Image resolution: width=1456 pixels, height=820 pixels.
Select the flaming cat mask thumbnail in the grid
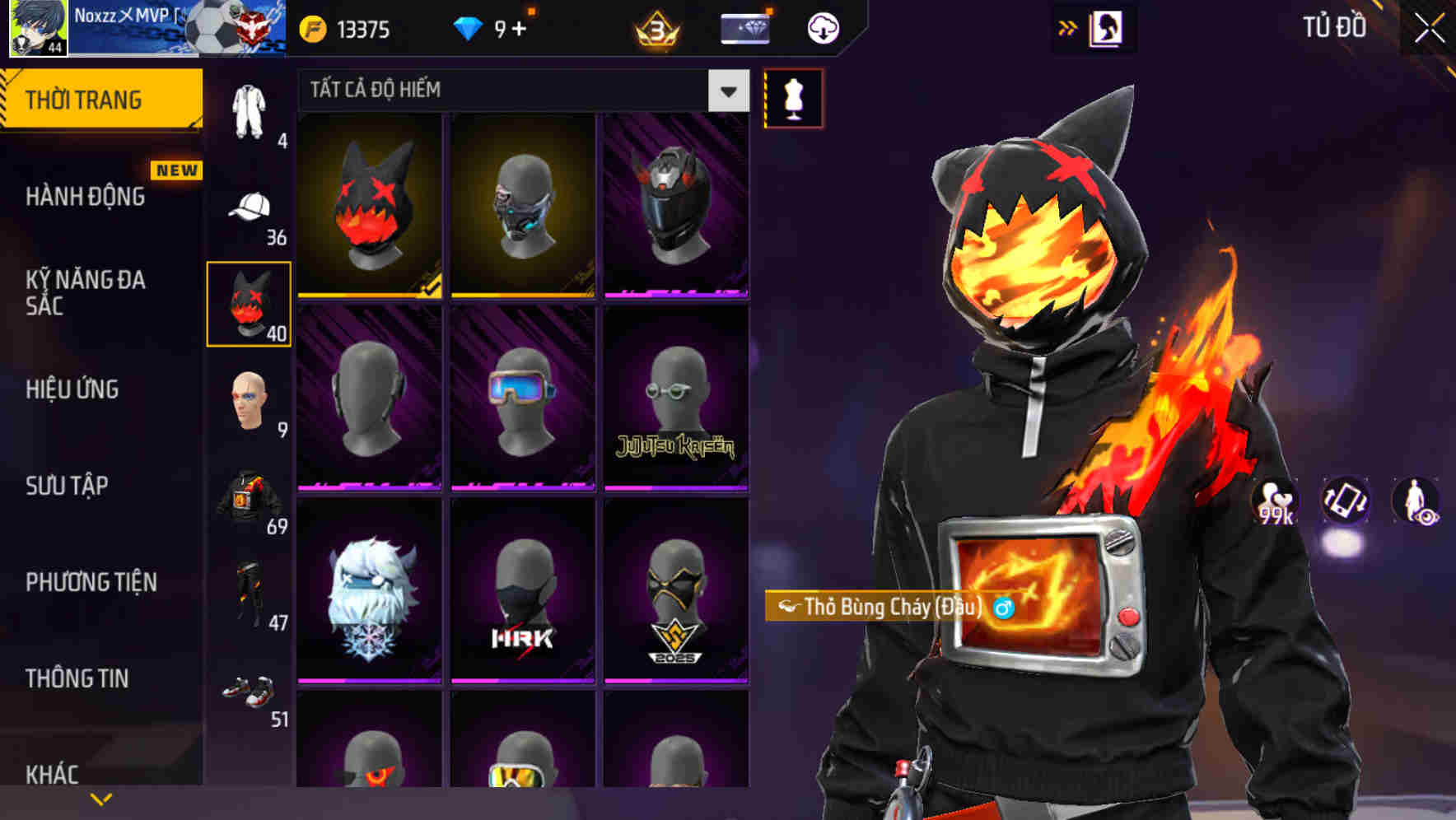click(370, 204)
